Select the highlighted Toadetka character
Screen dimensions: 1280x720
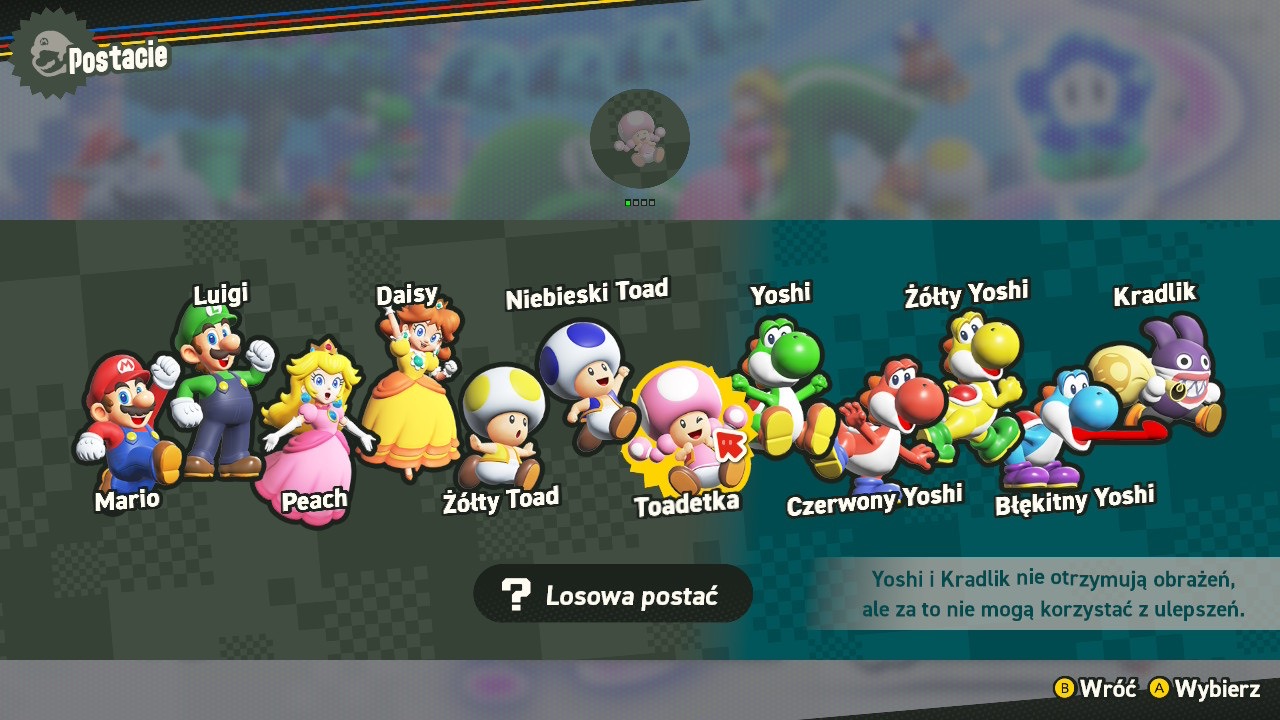tap(690, 425)
